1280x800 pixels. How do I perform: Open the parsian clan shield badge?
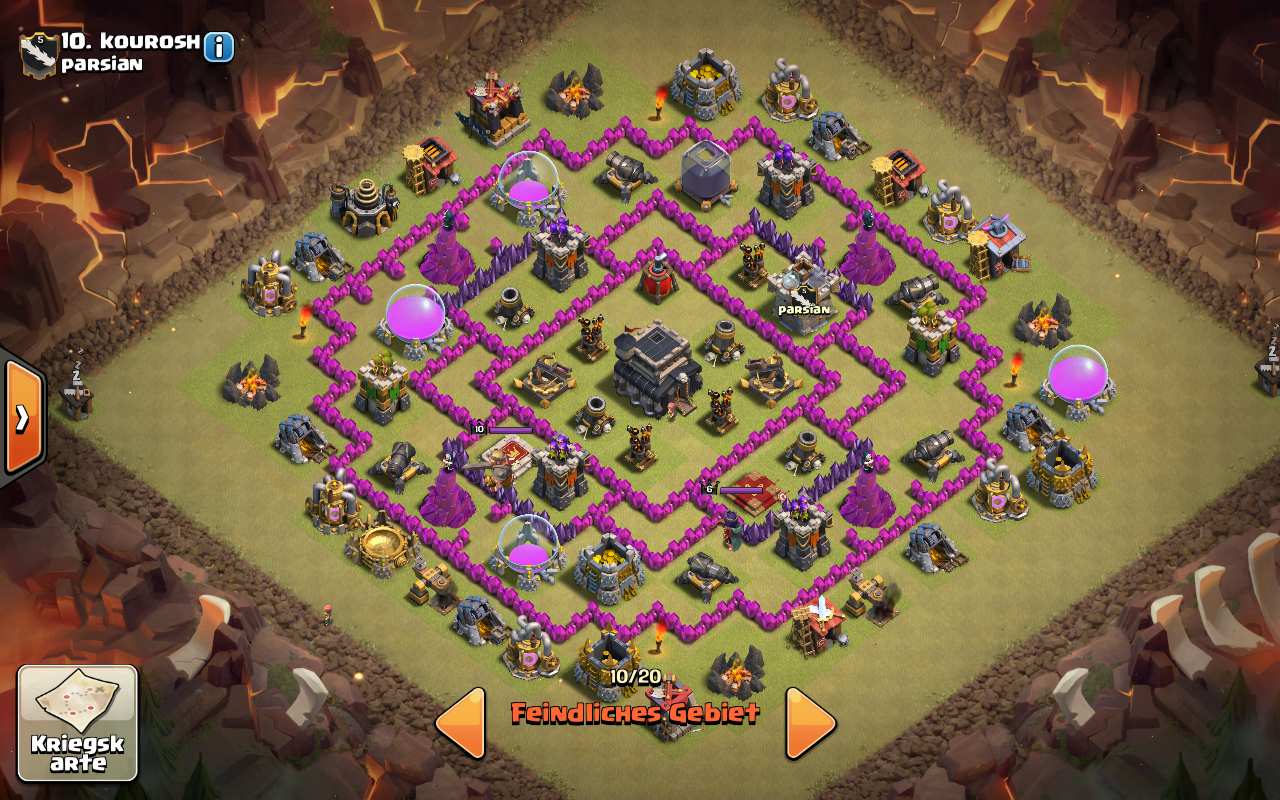[39, 53]
